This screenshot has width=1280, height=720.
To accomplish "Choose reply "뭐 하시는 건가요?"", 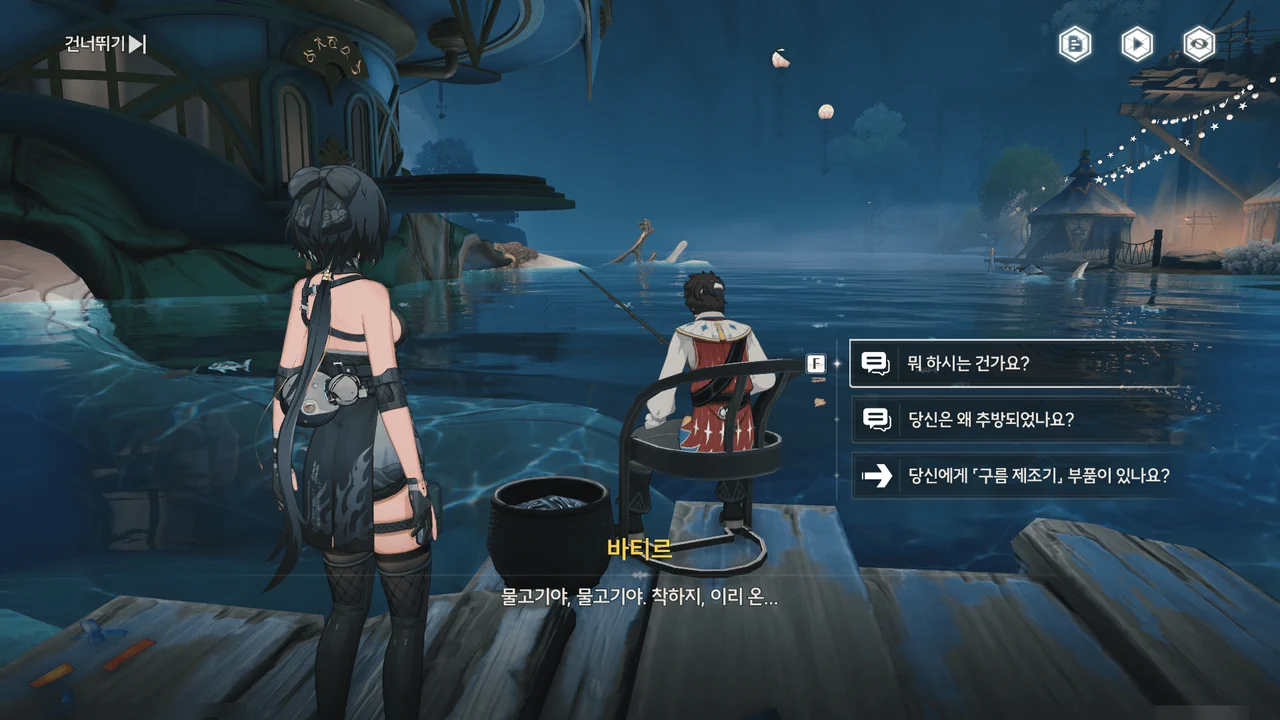I will (1018, 364).
